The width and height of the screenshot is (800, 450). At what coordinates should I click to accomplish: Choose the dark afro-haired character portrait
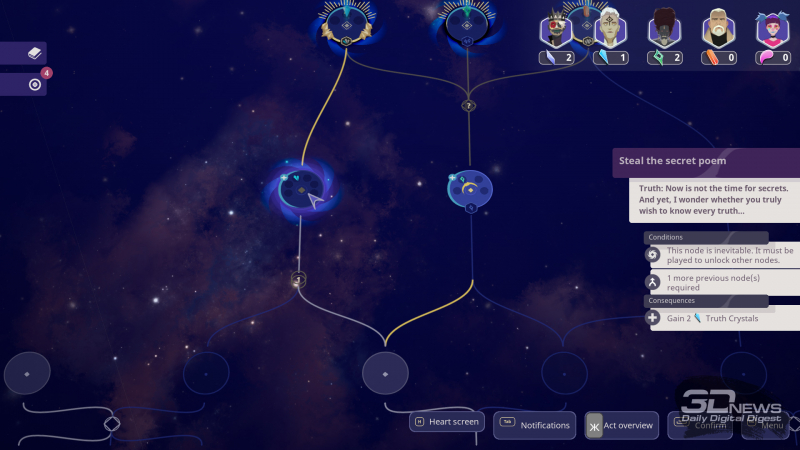coord(663,28)
